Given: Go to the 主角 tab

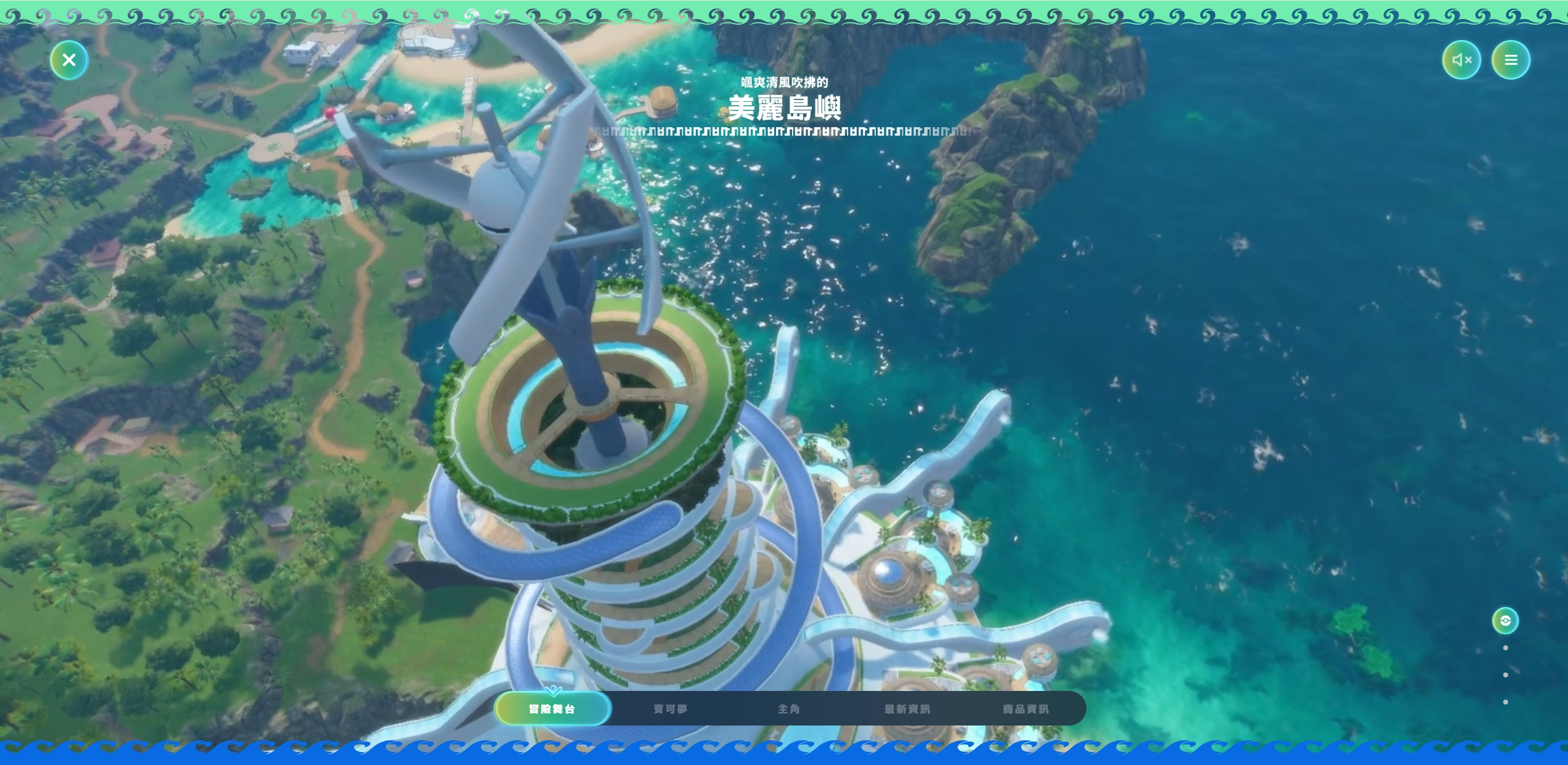Looking at the screenshot, I should (x=789, y=709).
